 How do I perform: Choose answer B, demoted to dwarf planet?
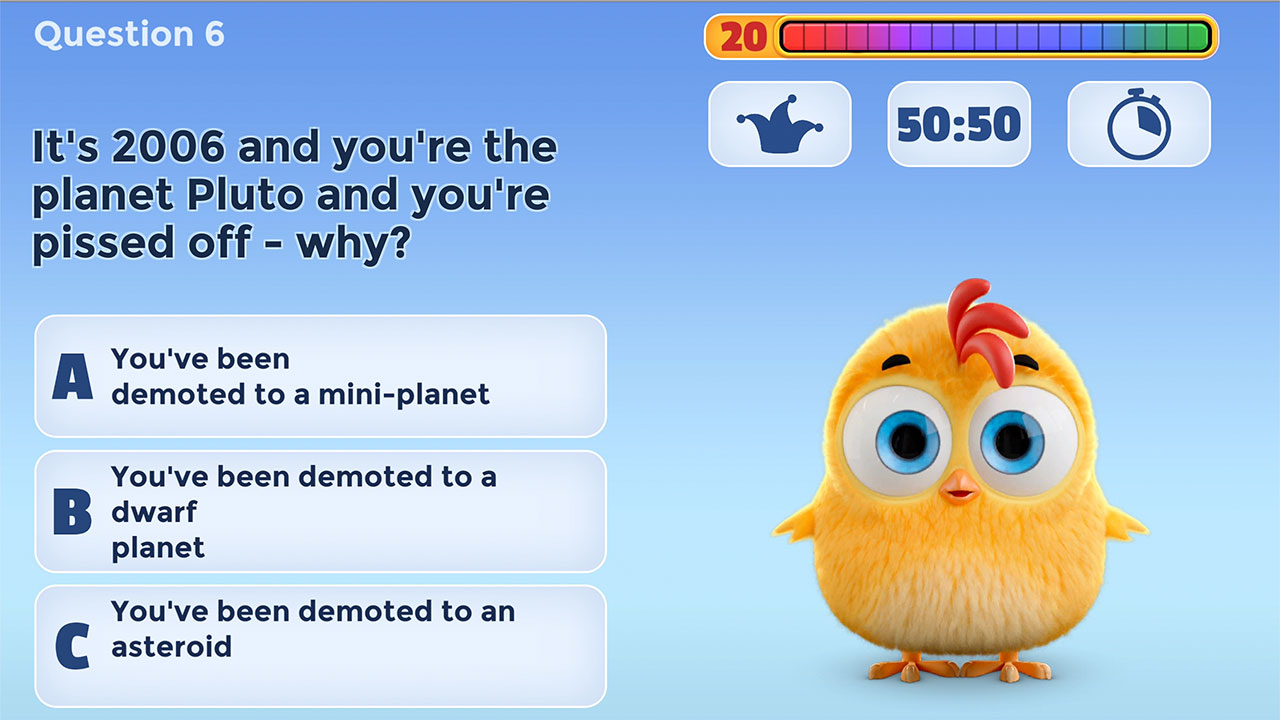point(320,512)
